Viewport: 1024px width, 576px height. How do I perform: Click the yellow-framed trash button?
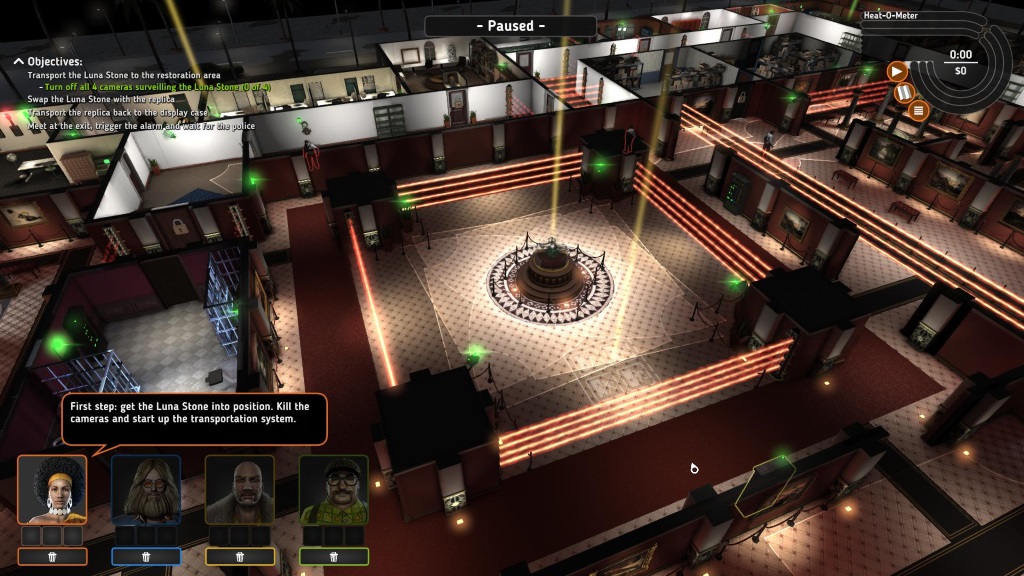[x=240, y=556]
